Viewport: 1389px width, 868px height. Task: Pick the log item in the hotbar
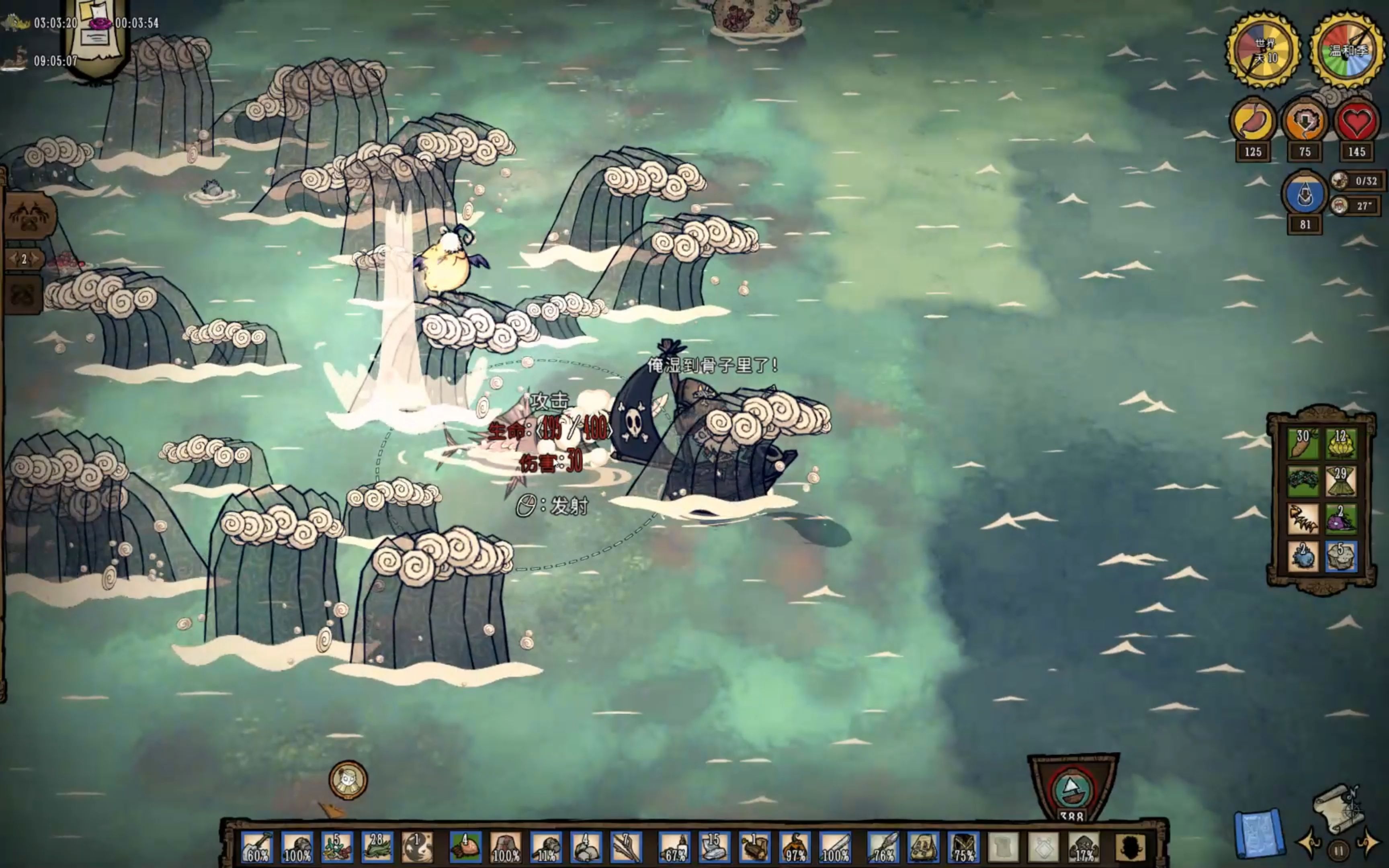[754, 847]
